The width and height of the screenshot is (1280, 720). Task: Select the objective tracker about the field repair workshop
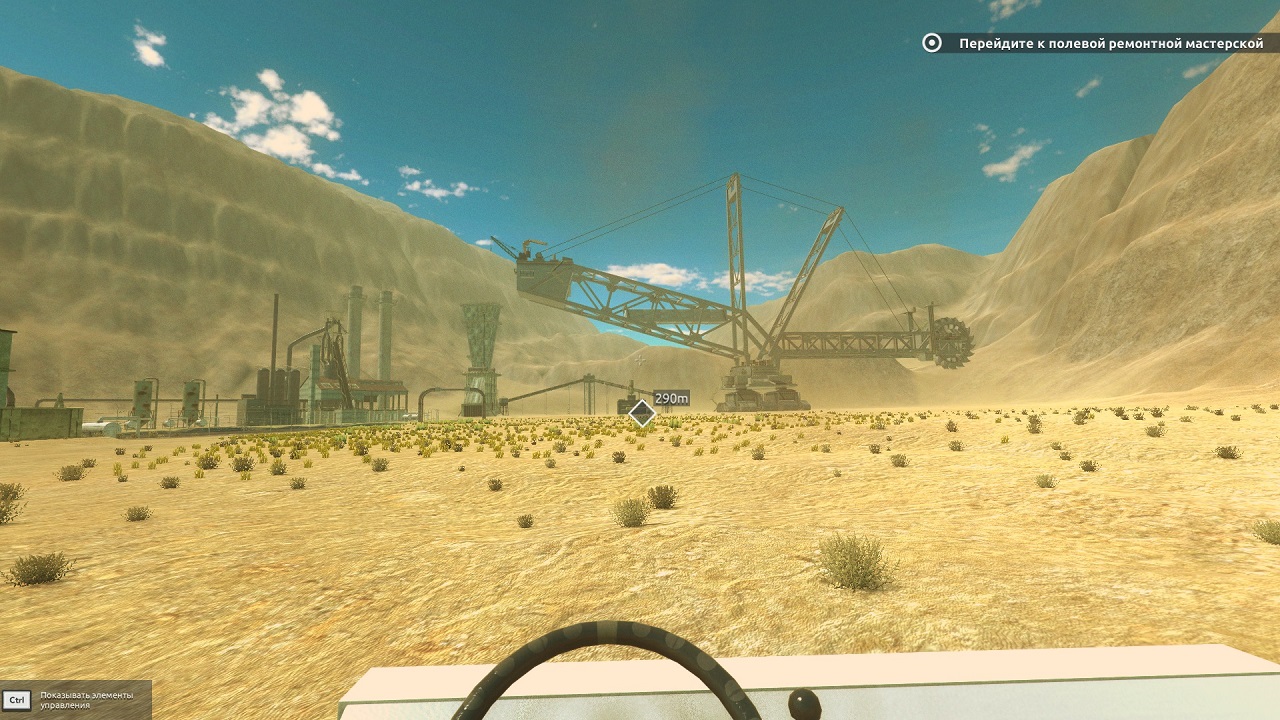point(1100,43)
